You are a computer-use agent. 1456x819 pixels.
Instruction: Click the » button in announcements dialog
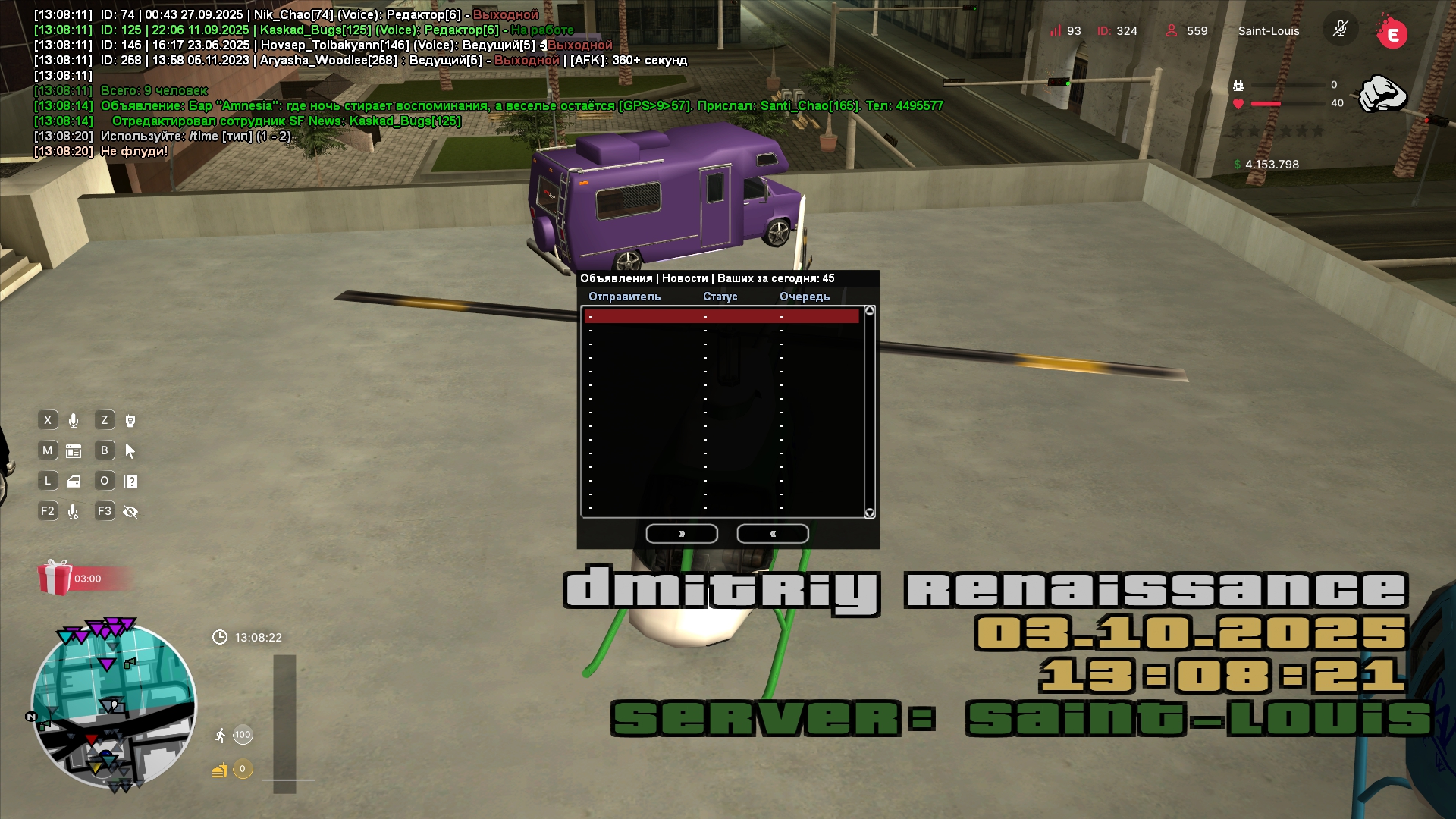pyautogui.click(x=682, y=534)
